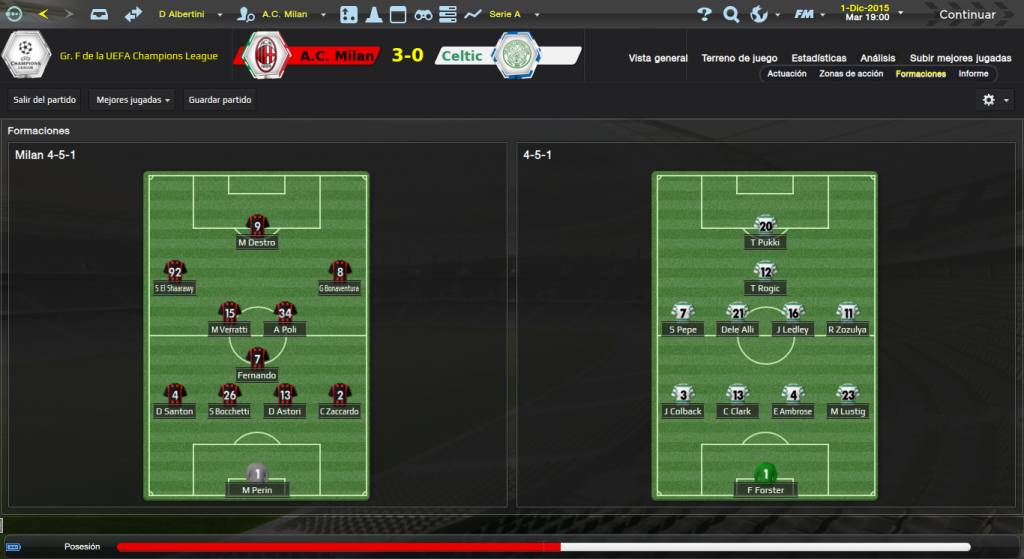Exit the match via Salir del partido
The height and width of the screenshot is (559, 1024).
tap(42, 100)
